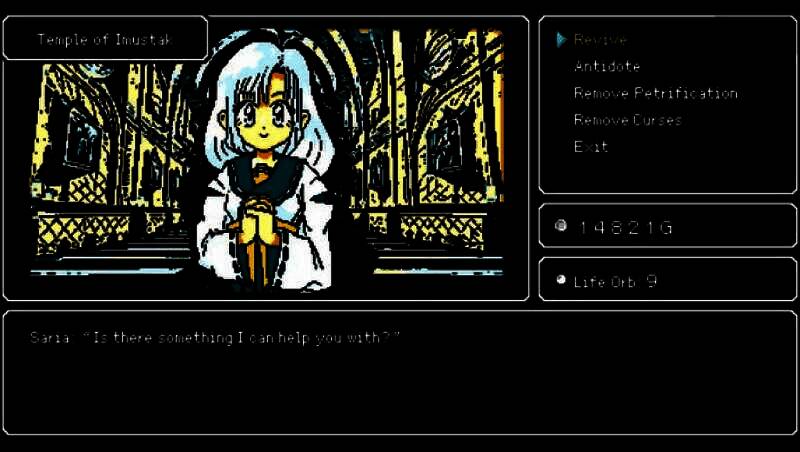Image resolution: width=800 pixels, height=452 pixels.
Task: Pick Remove Petrification from the menu
Action: click(655, 94)
